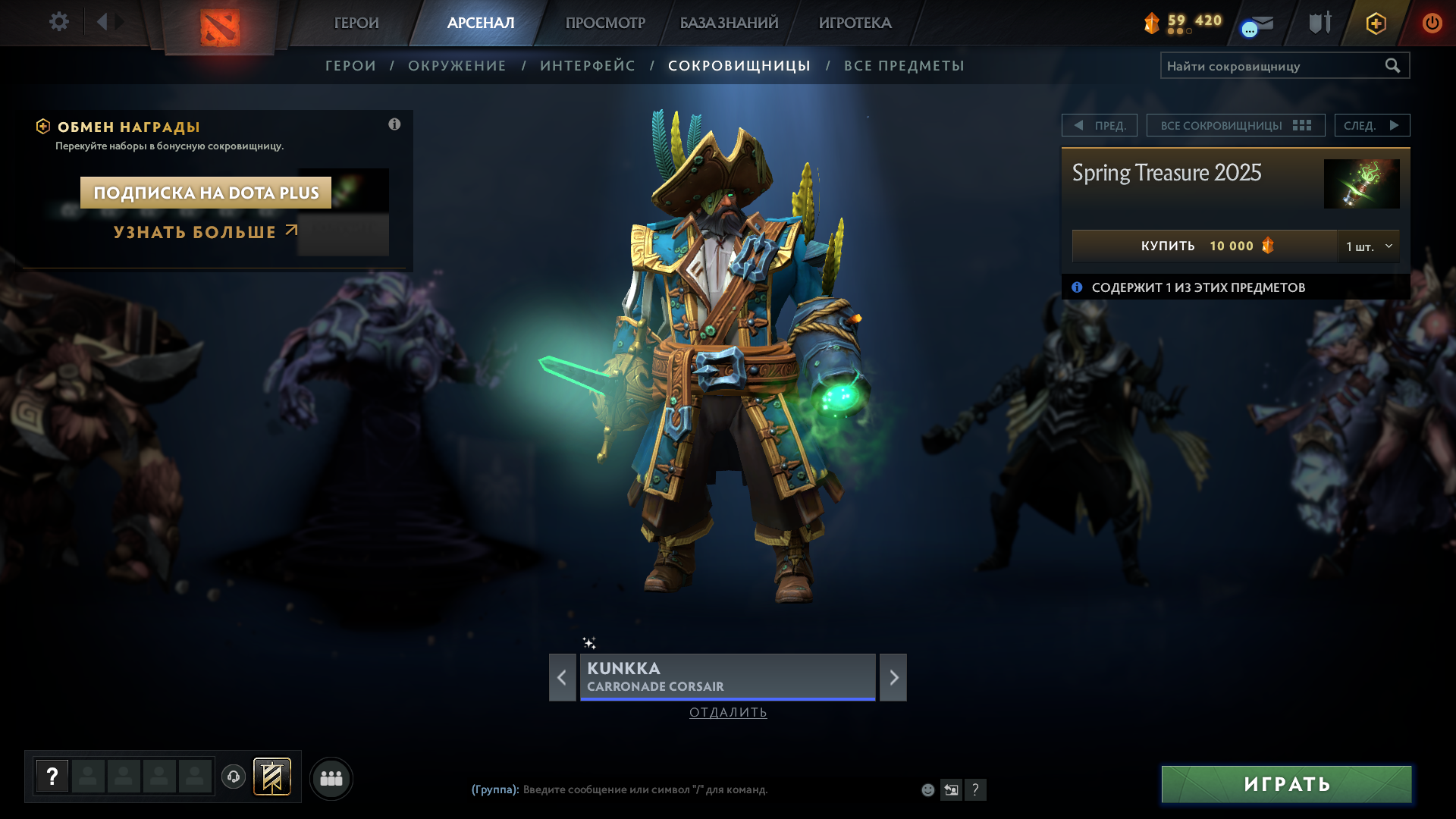This screenshot has width=1456, height=819.
Task: Switch to База знаний tab
Action: point(729,23)
